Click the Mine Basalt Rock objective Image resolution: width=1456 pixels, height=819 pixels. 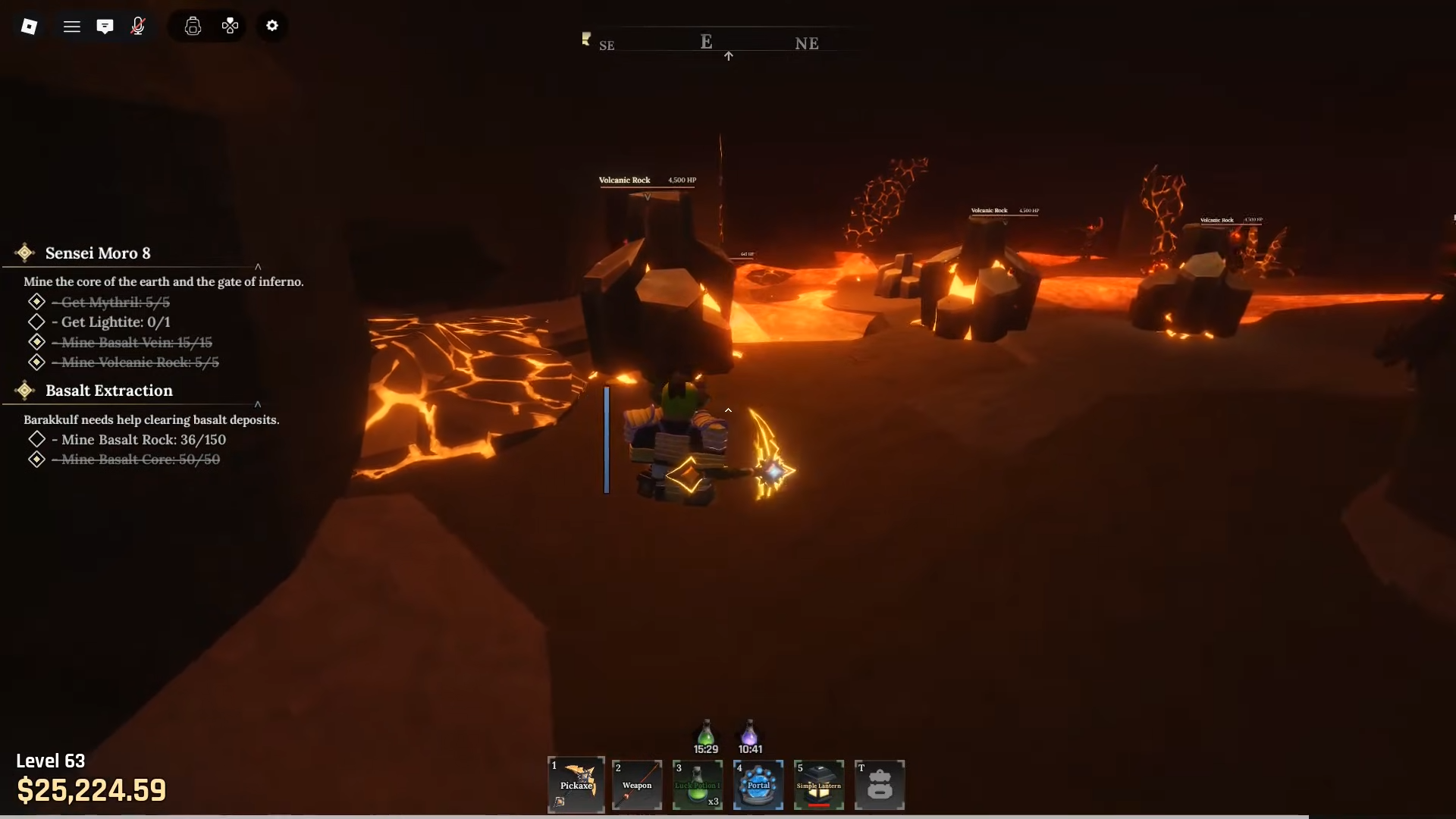pos(141,439)
